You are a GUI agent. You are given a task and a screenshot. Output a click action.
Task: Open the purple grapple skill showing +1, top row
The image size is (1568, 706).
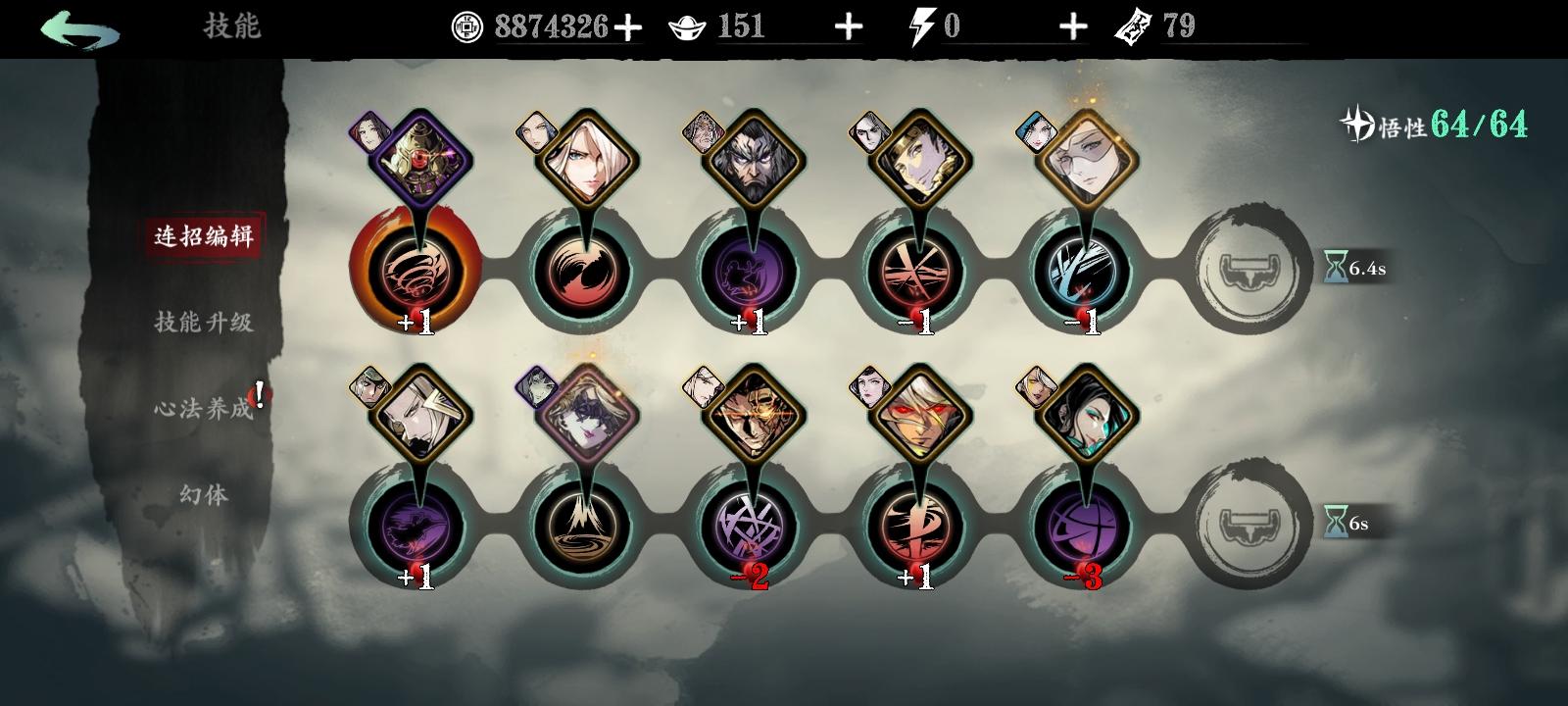coord(750,270)
